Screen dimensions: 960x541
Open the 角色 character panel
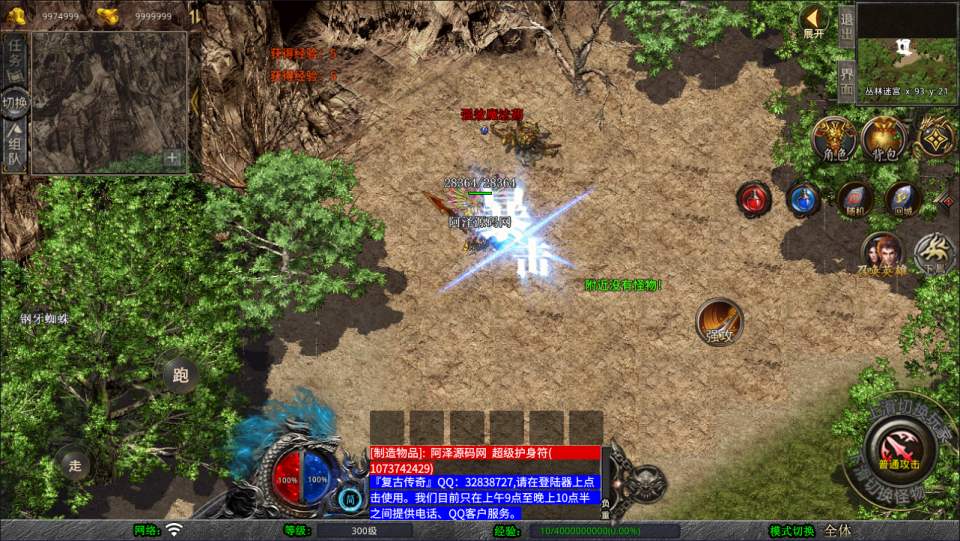pos(832,138)
